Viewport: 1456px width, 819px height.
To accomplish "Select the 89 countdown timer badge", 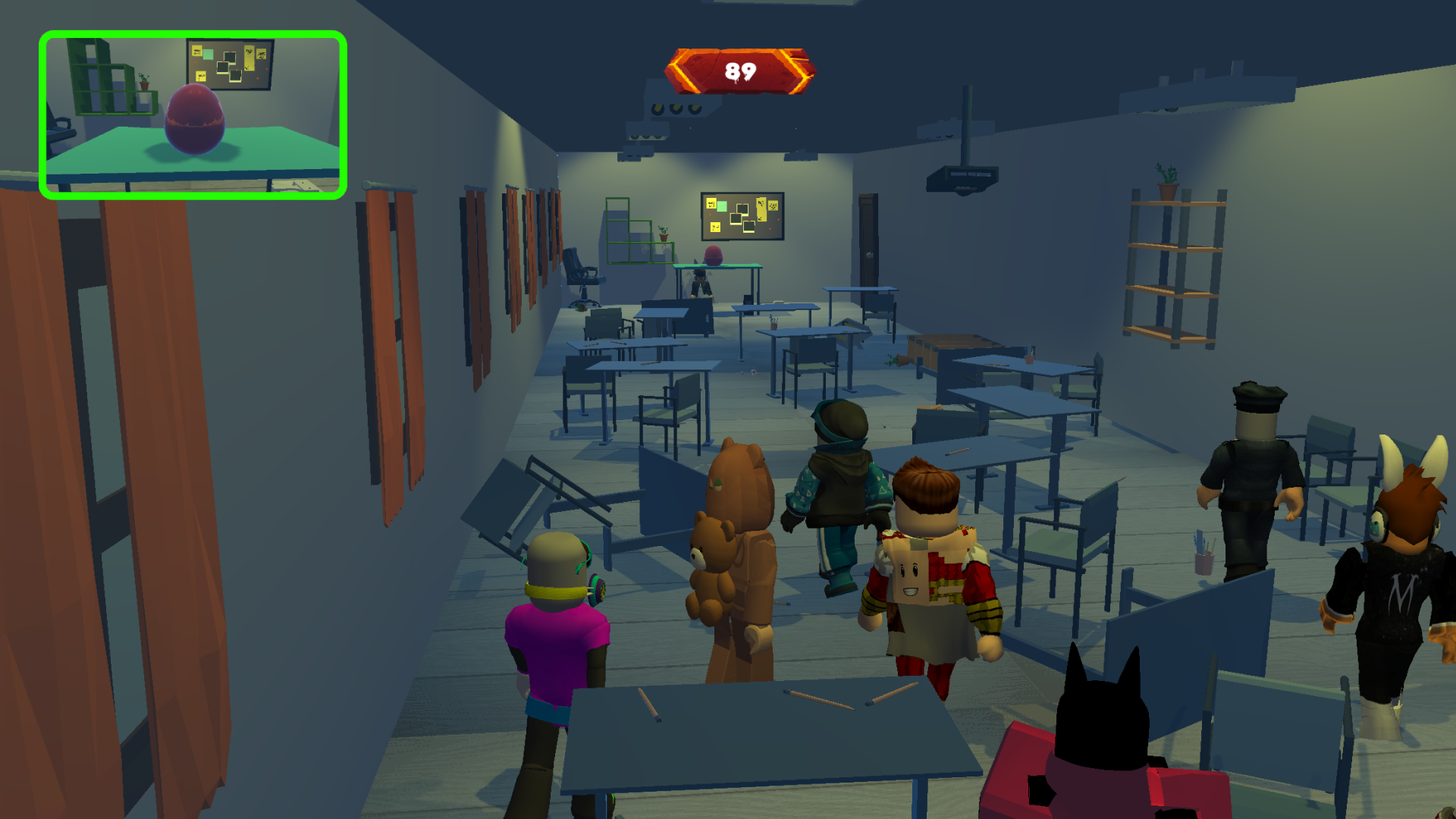I will click(x=739, y=71).
